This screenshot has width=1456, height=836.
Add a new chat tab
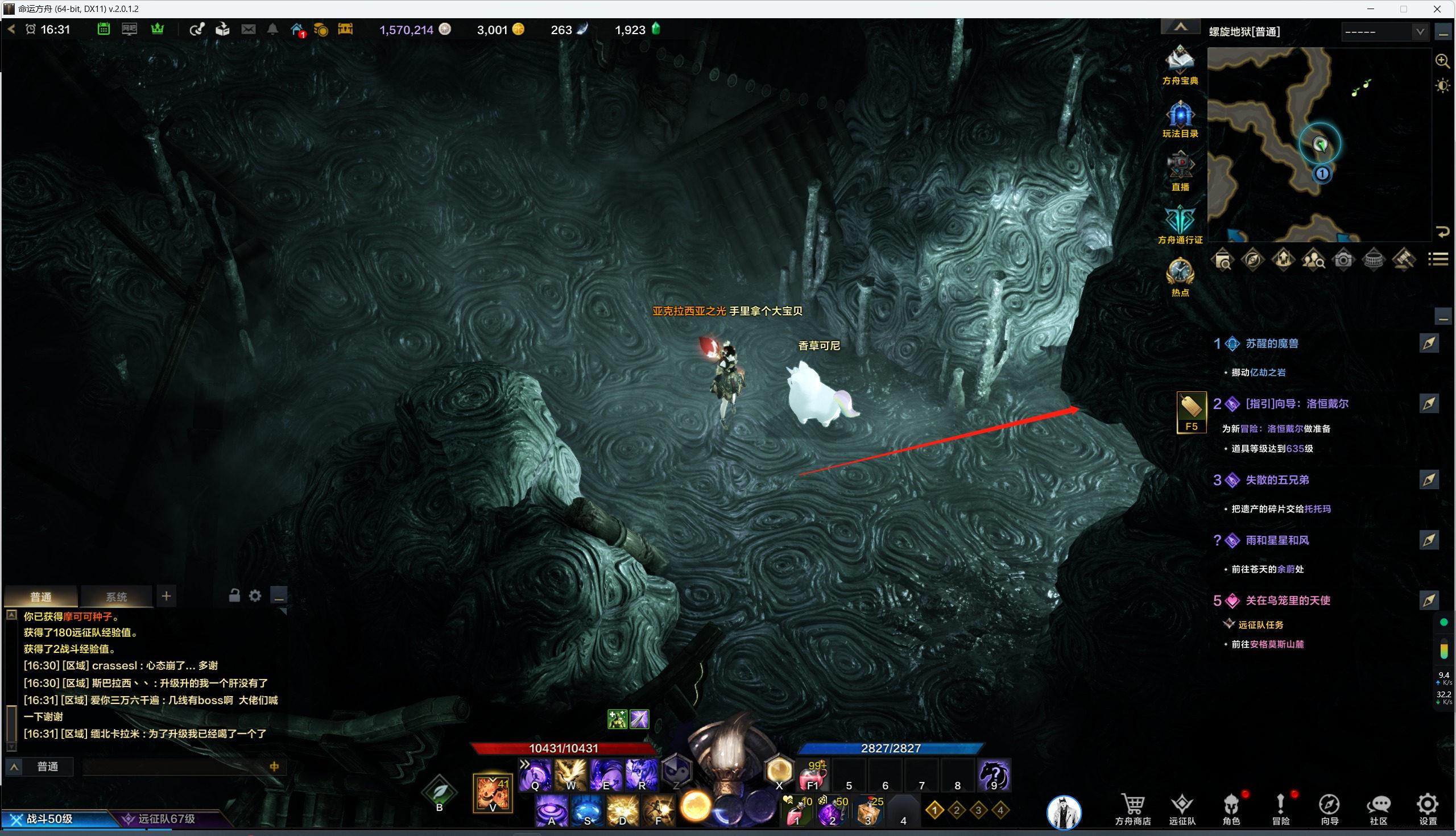tap(166, 596)
